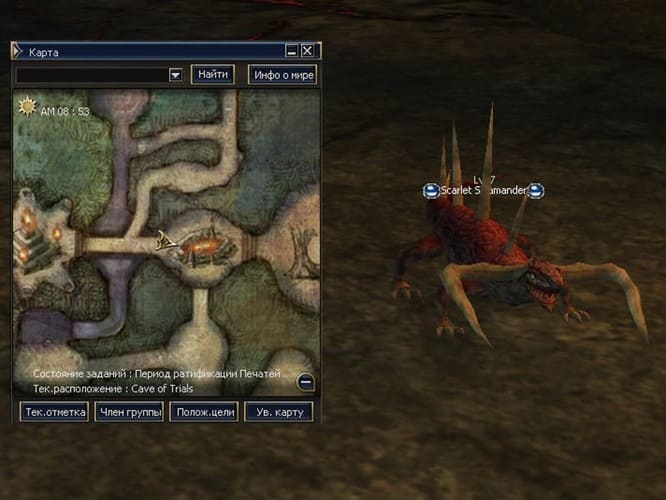Show Член группы party members on map
Image resolution: width=666 pixels, height=500 pixels.
(129, 412)
